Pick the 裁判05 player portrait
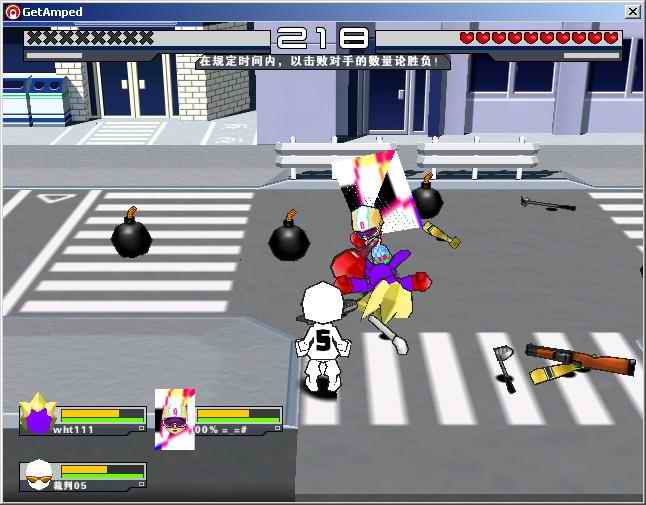The height and width of the screenshot is (505, 646). click(x=38, y=476)
